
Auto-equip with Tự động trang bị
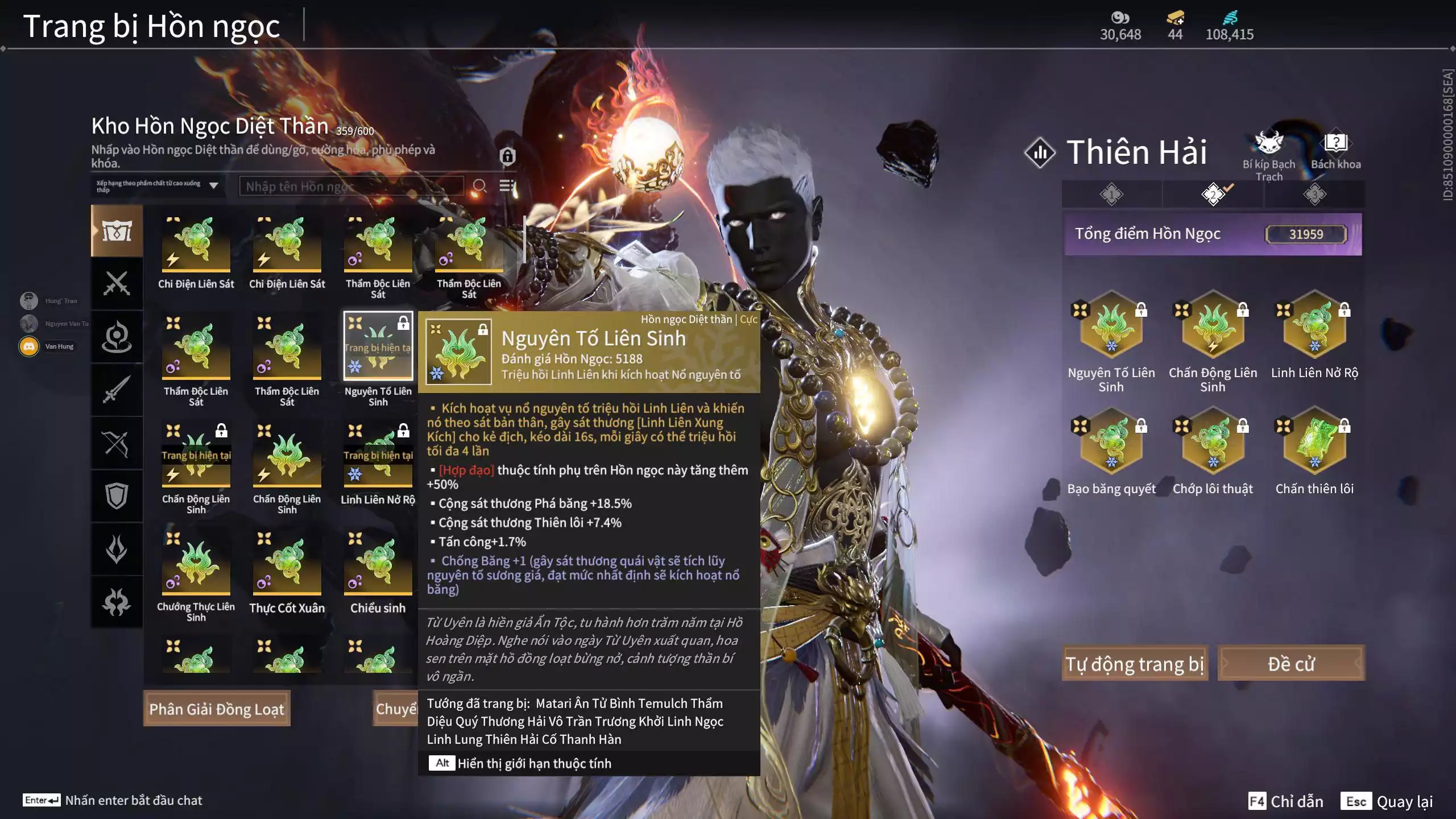pos(1135,664)
